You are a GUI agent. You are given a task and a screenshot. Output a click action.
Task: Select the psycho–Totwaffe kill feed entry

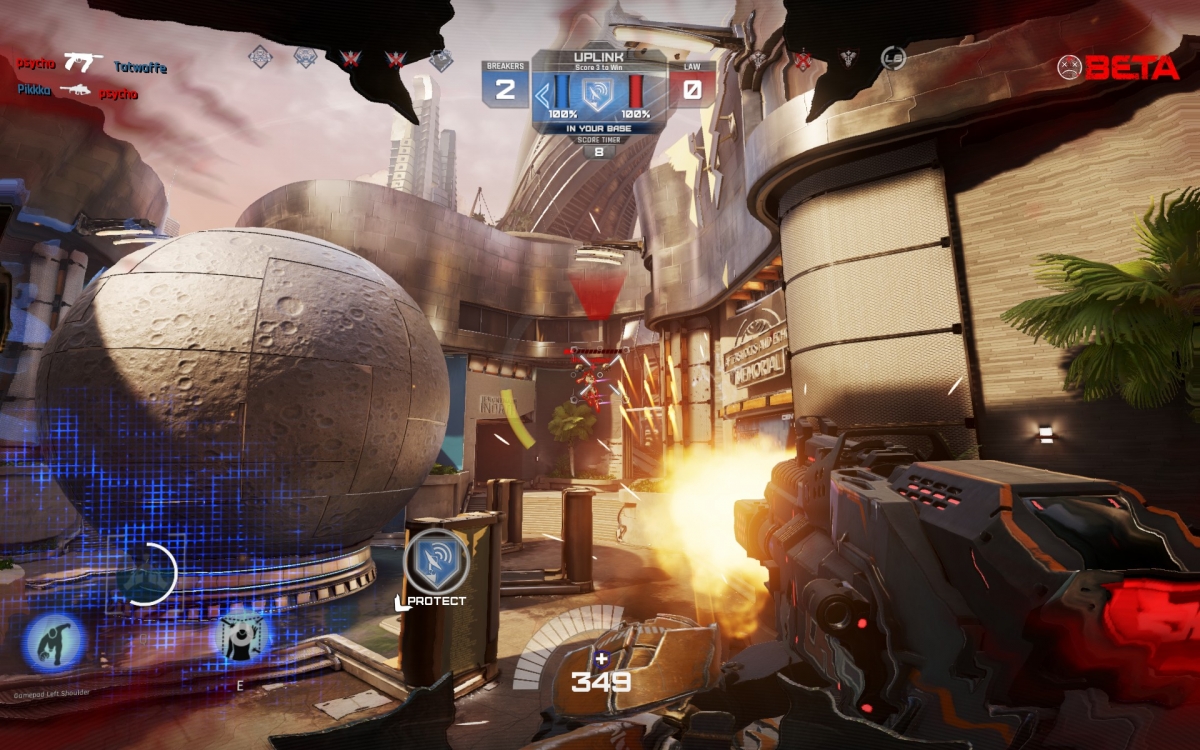click(x=92, y=65)
